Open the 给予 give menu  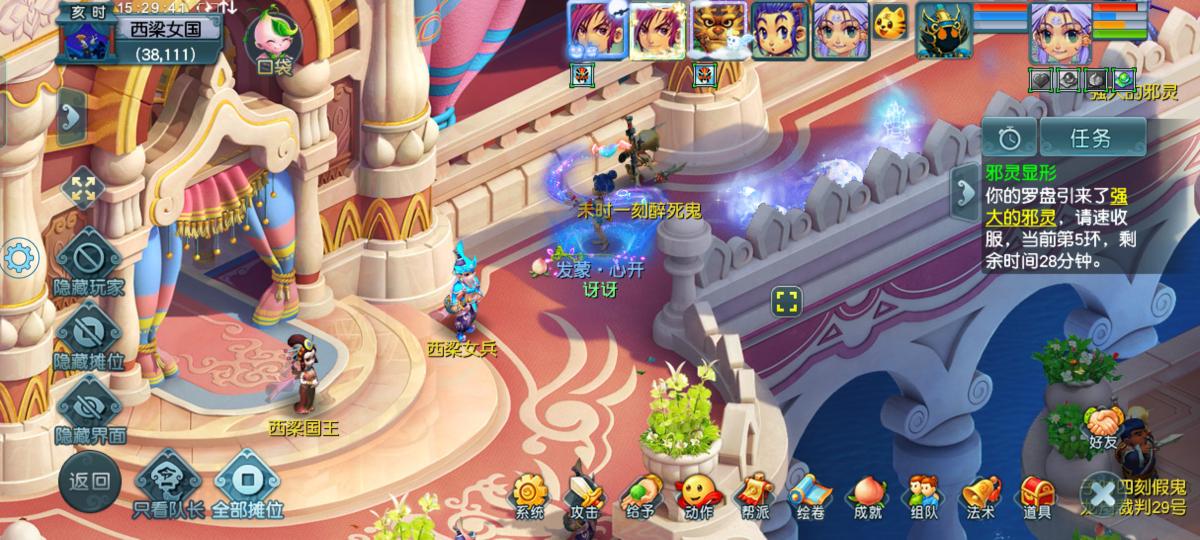(640, 494)
